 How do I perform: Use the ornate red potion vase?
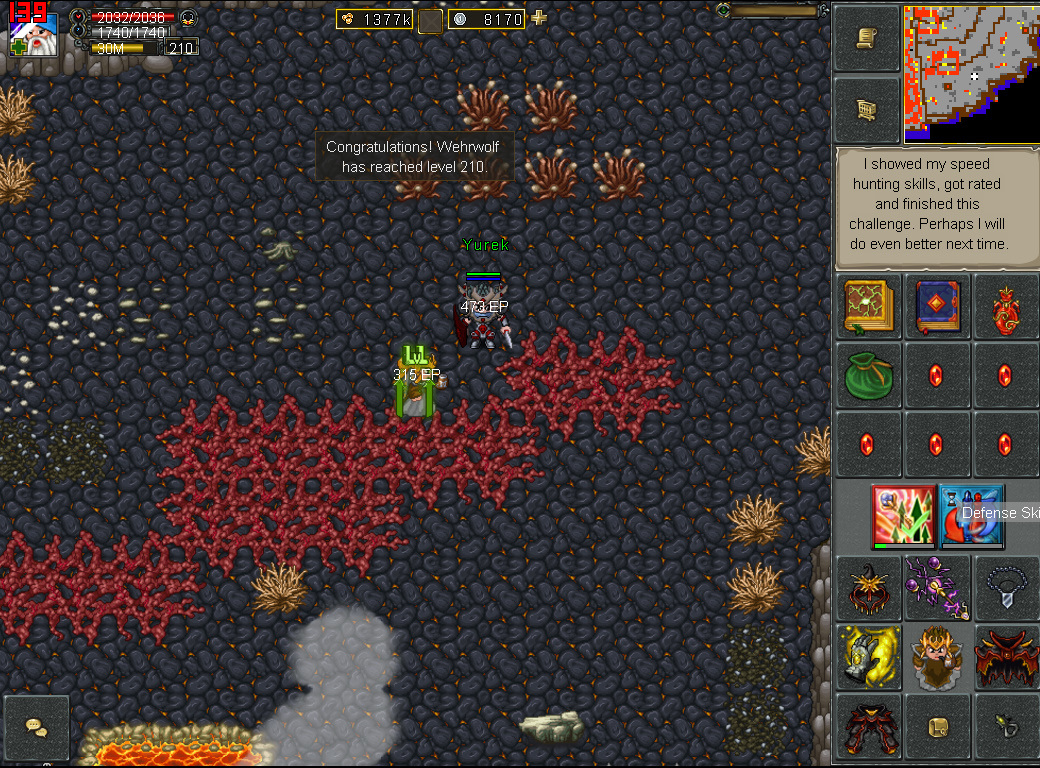(x=1004, y=306)
